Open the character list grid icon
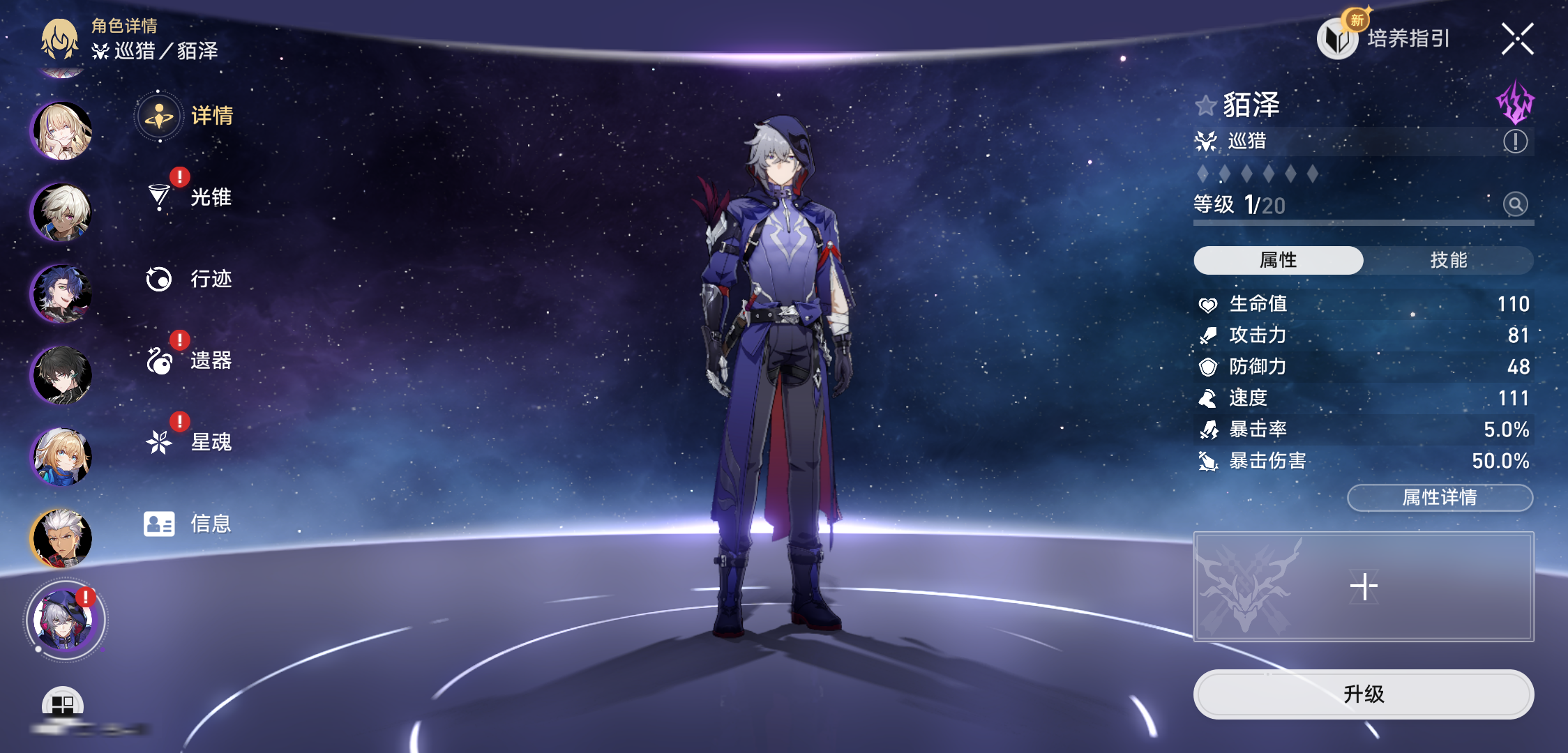Screen dimensions: 1568x753 [63, 704]
